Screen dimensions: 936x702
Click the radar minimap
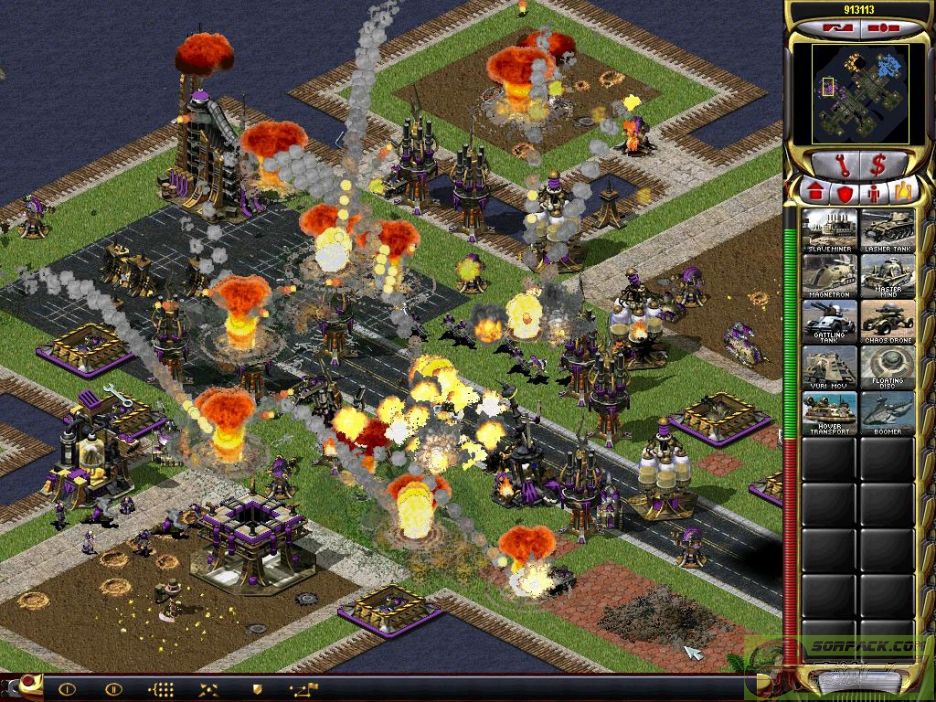858,92
